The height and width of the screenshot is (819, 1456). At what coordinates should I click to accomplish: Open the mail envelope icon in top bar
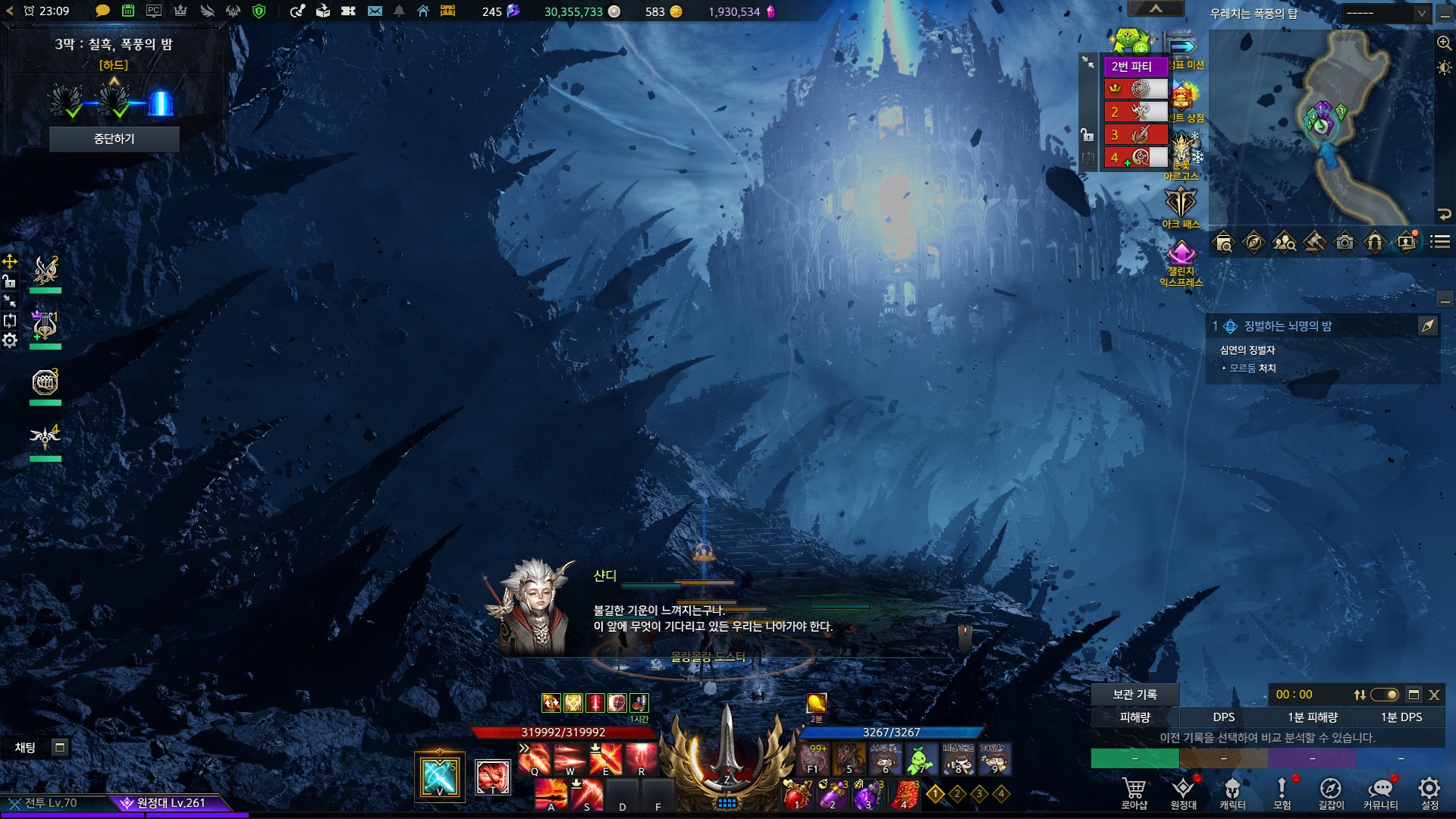(375, 11)
